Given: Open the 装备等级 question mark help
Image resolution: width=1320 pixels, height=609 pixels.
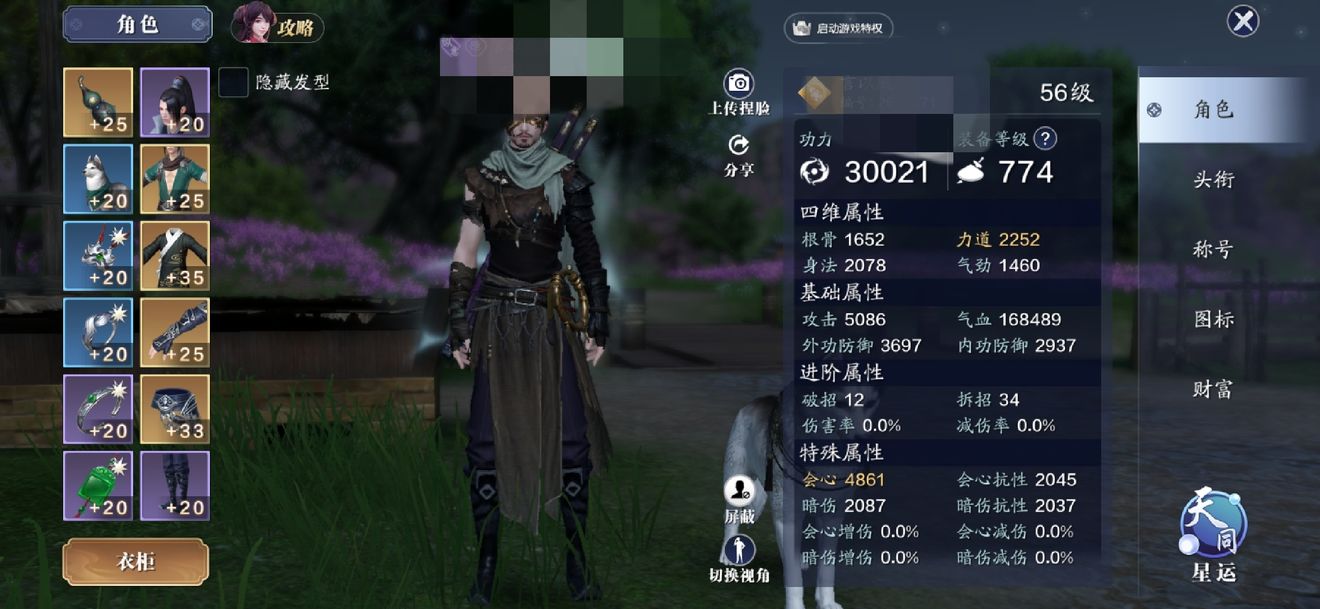Looking at the screenshot, I should pyautogui.click(x=1045, y=139).
